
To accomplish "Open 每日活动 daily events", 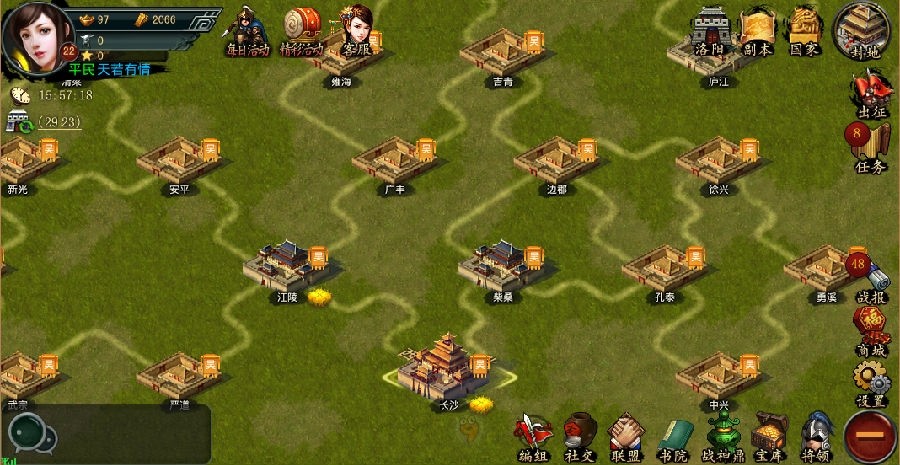I will (245, 30).
